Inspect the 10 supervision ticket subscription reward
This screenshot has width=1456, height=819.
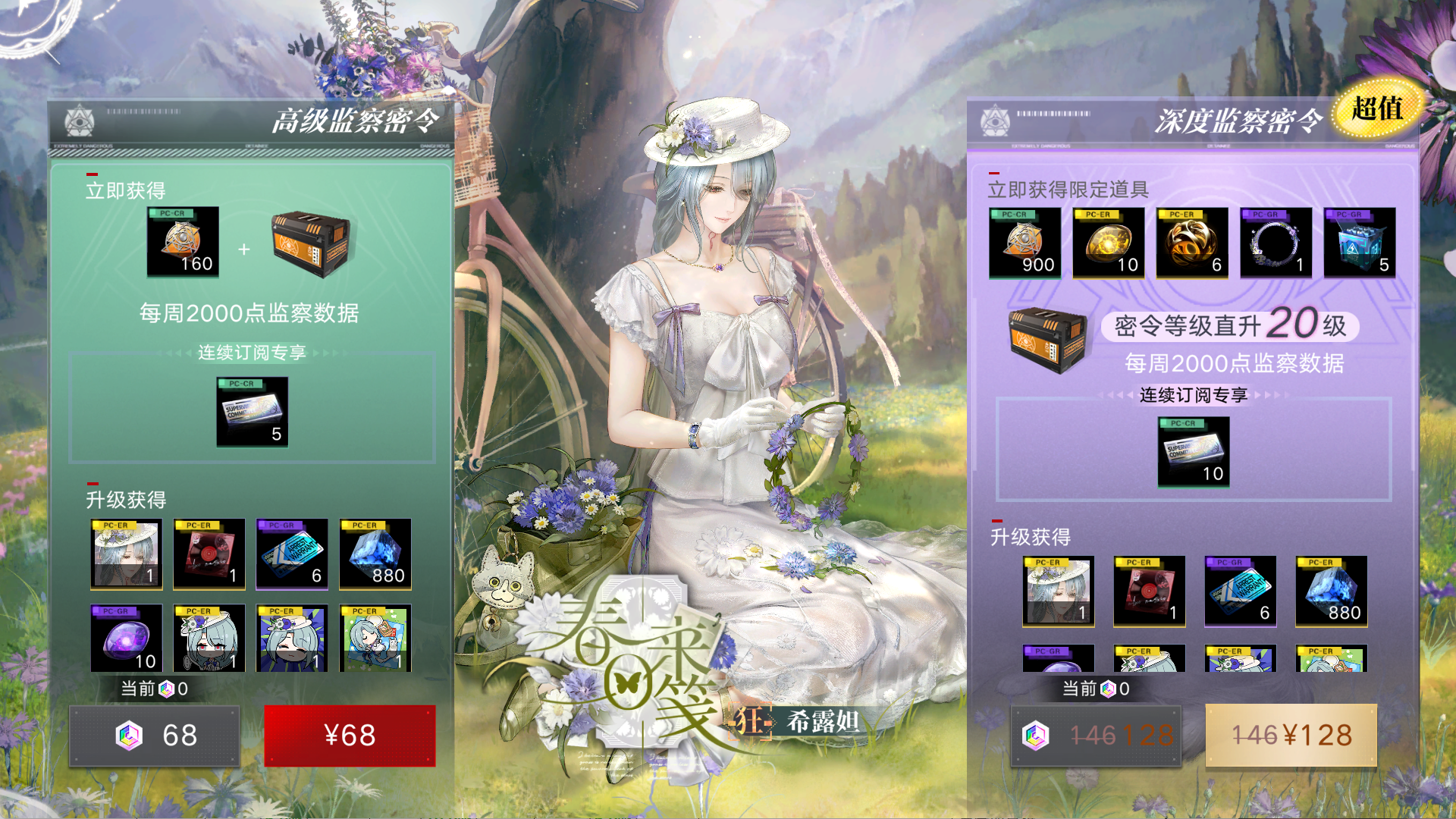1193,451
